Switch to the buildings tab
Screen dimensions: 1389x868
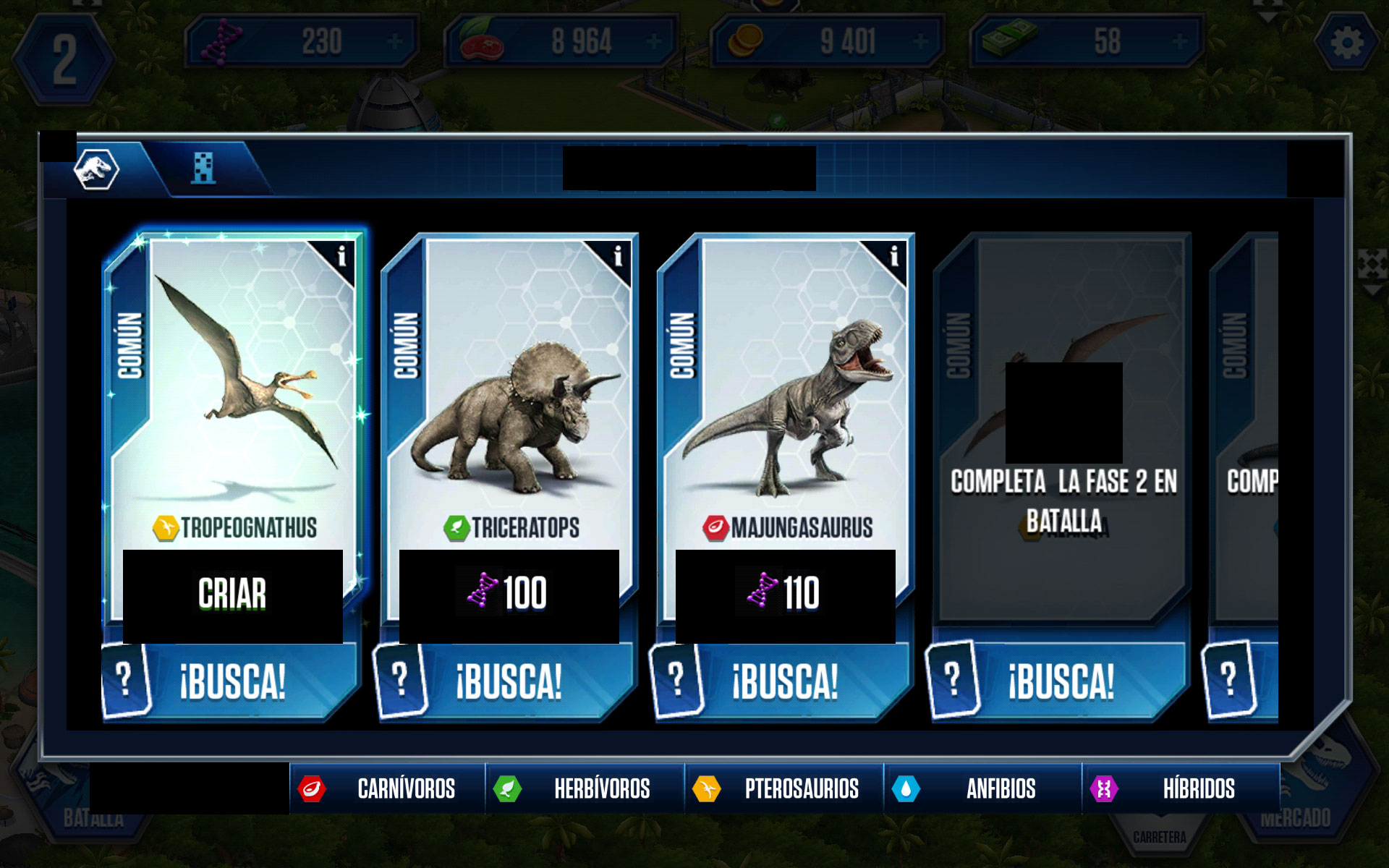tap(204, 169)
